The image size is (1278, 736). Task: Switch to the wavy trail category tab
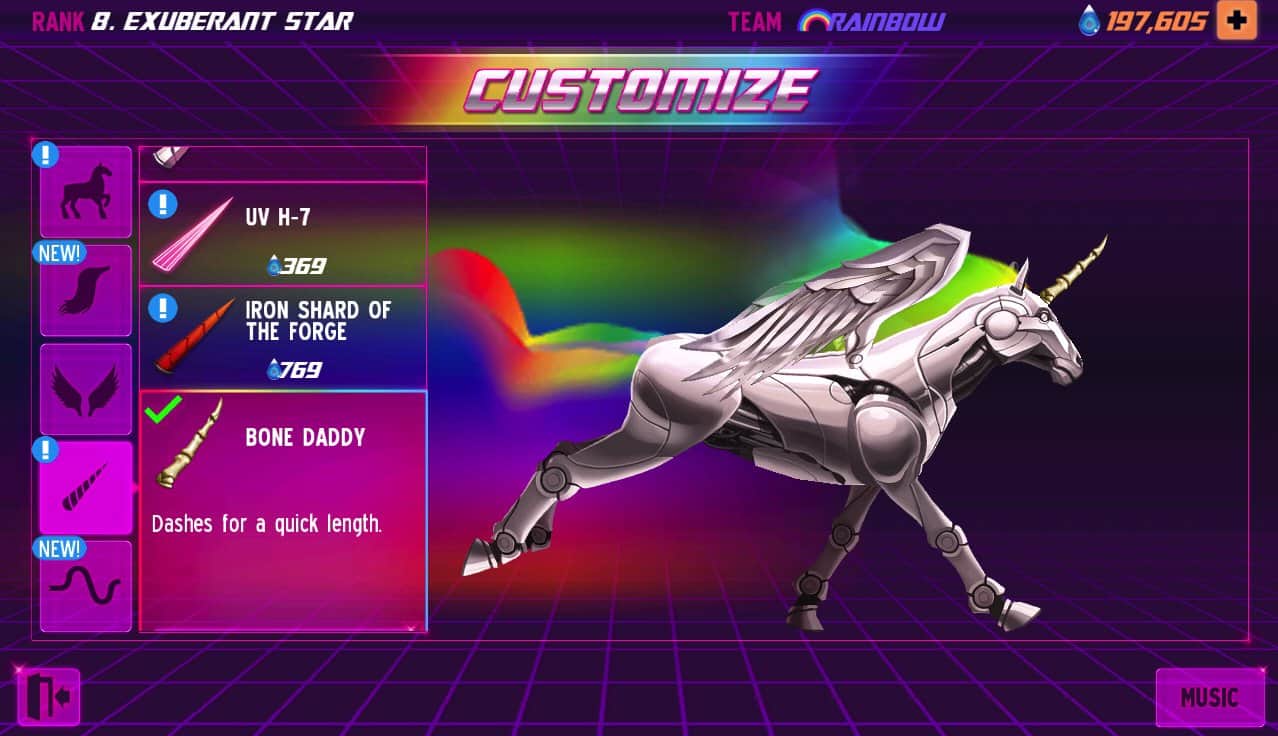tap(85, 586)
